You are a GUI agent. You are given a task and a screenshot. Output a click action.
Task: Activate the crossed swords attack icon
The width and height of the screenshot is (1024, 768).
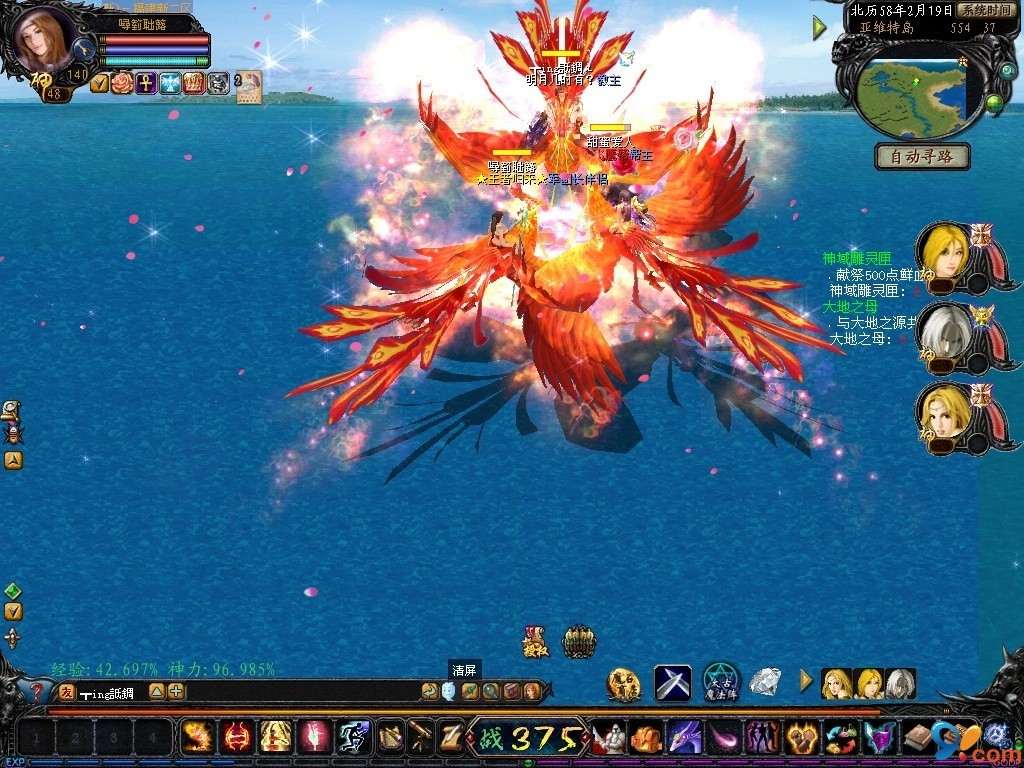pyautogui.click(x=672, y=683)
